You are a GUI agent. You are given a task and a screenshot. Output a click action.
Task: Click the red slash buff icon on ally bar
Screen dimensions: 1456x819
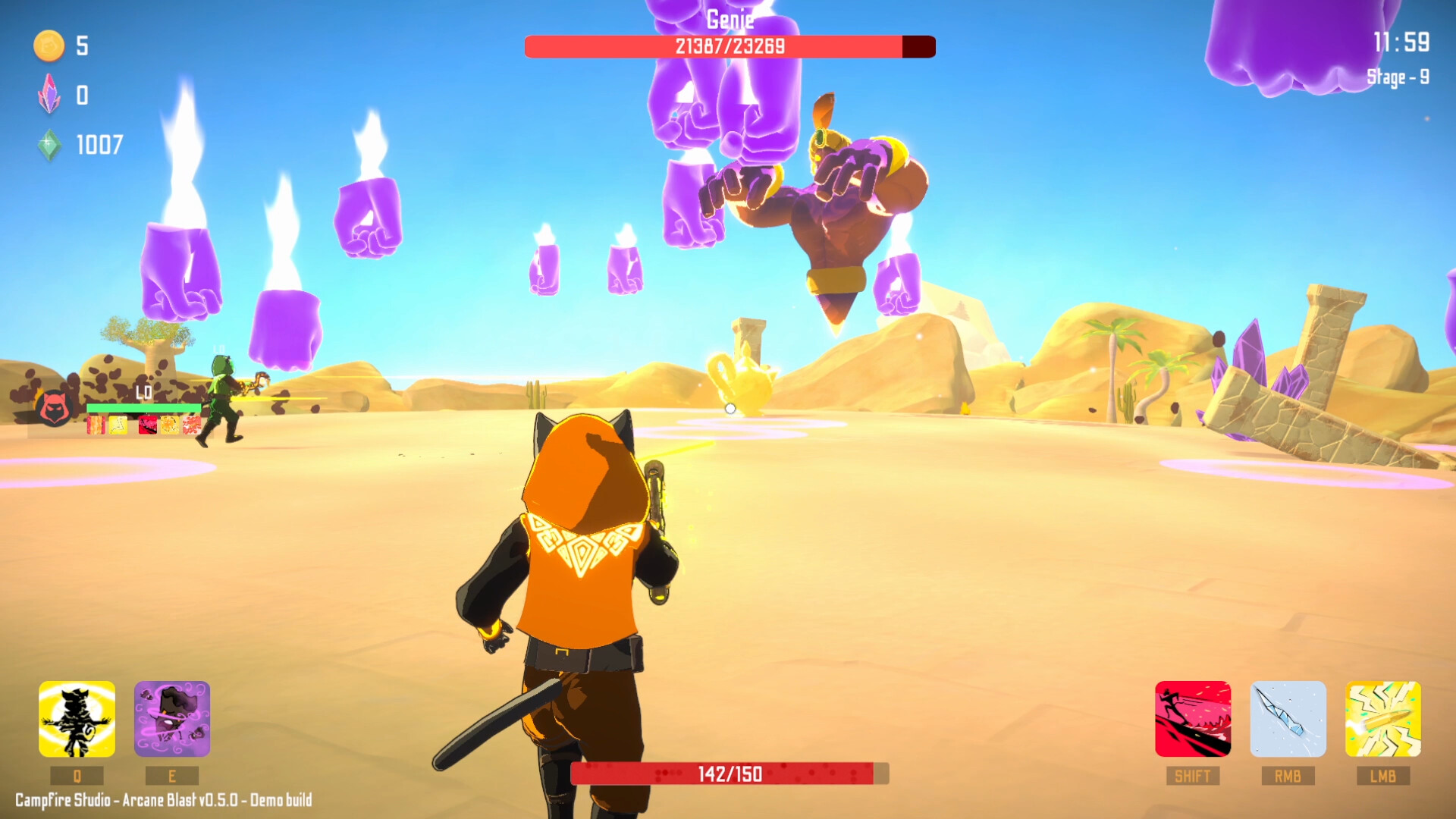[148, 426]
